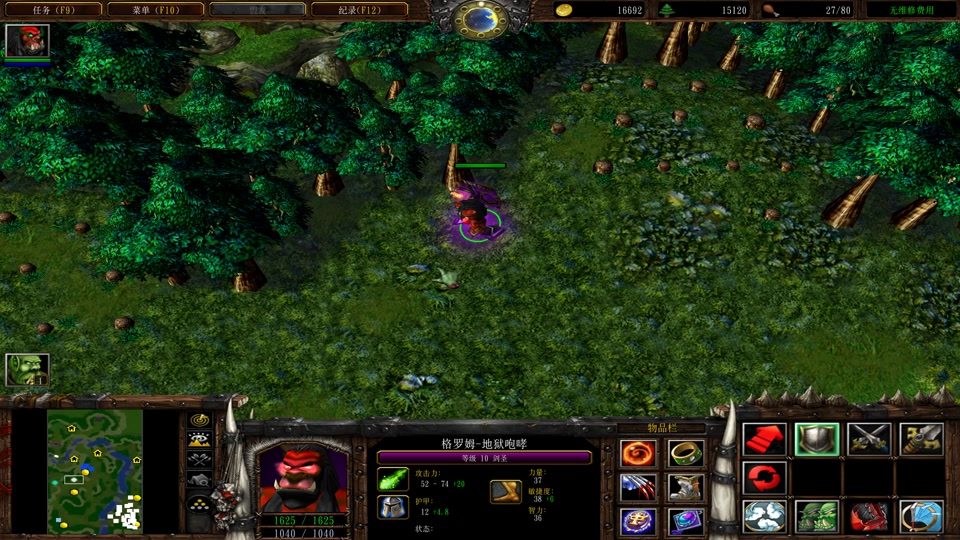Toggle minimap terrain display button

200,439
